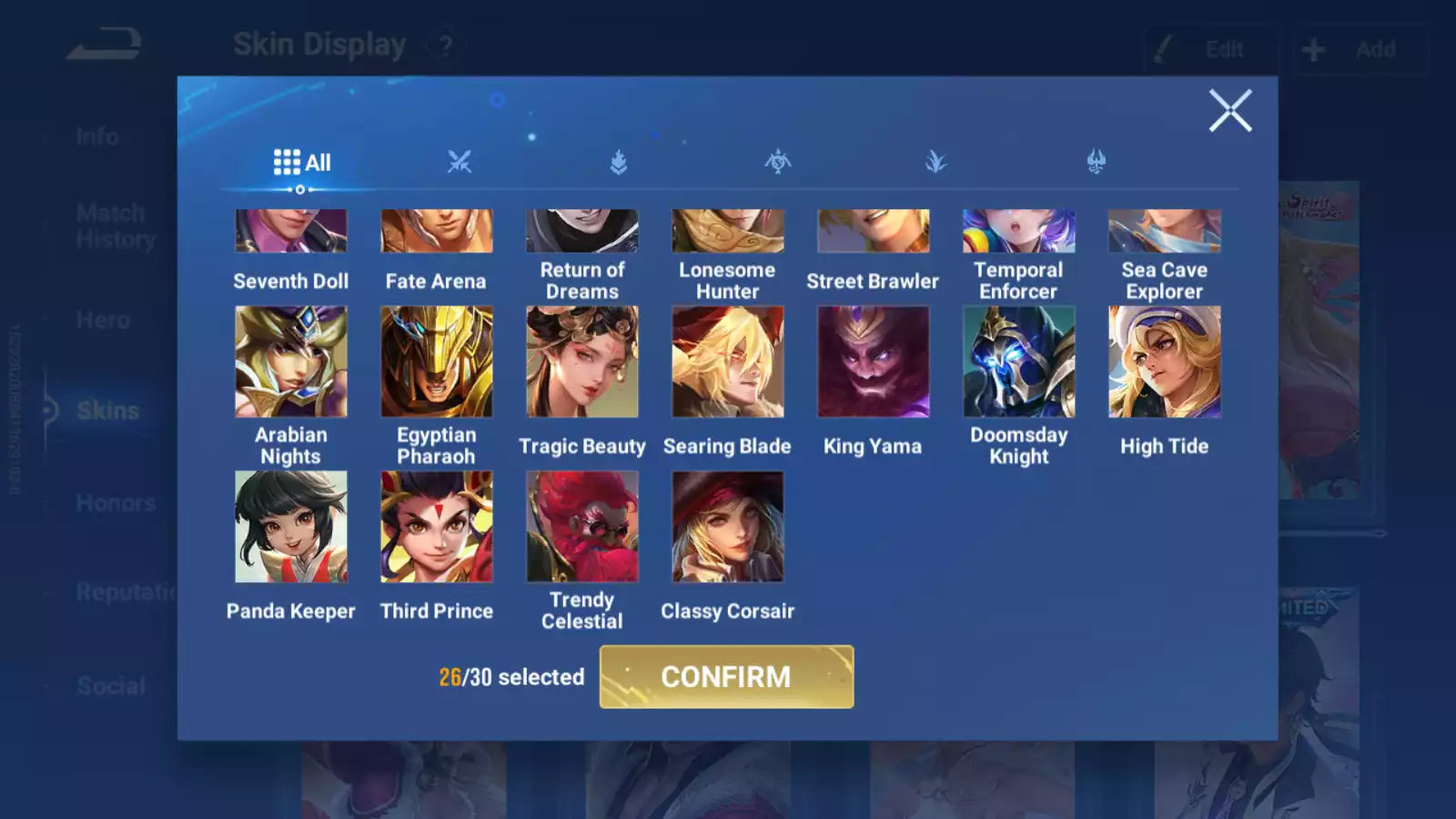Select the Panda Keeper skin
The height and width of the screenshot is (819, 1456).
[x=291, y=527]
